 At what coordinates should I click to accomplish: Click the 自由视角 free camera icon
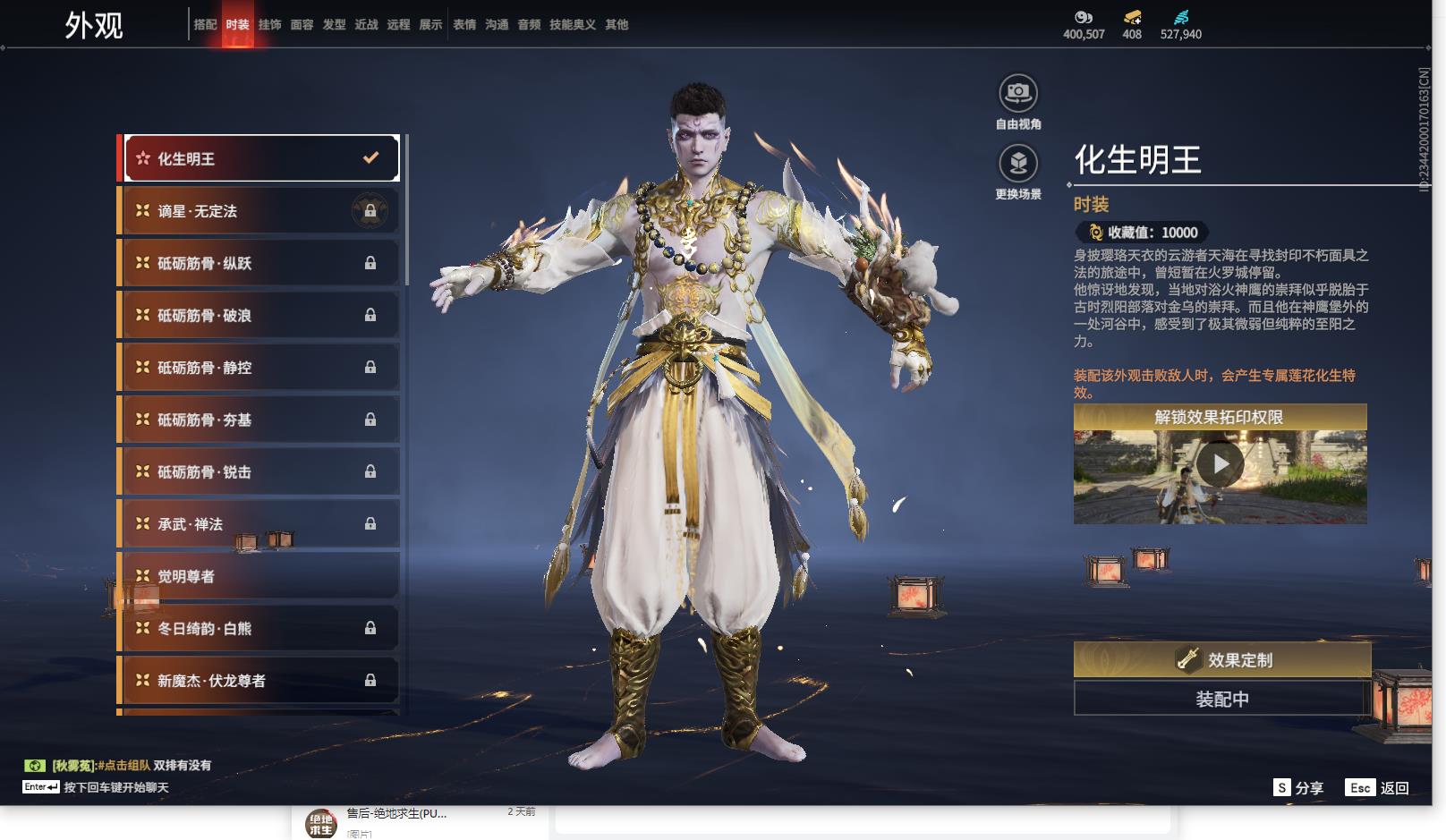point(1017,94)
